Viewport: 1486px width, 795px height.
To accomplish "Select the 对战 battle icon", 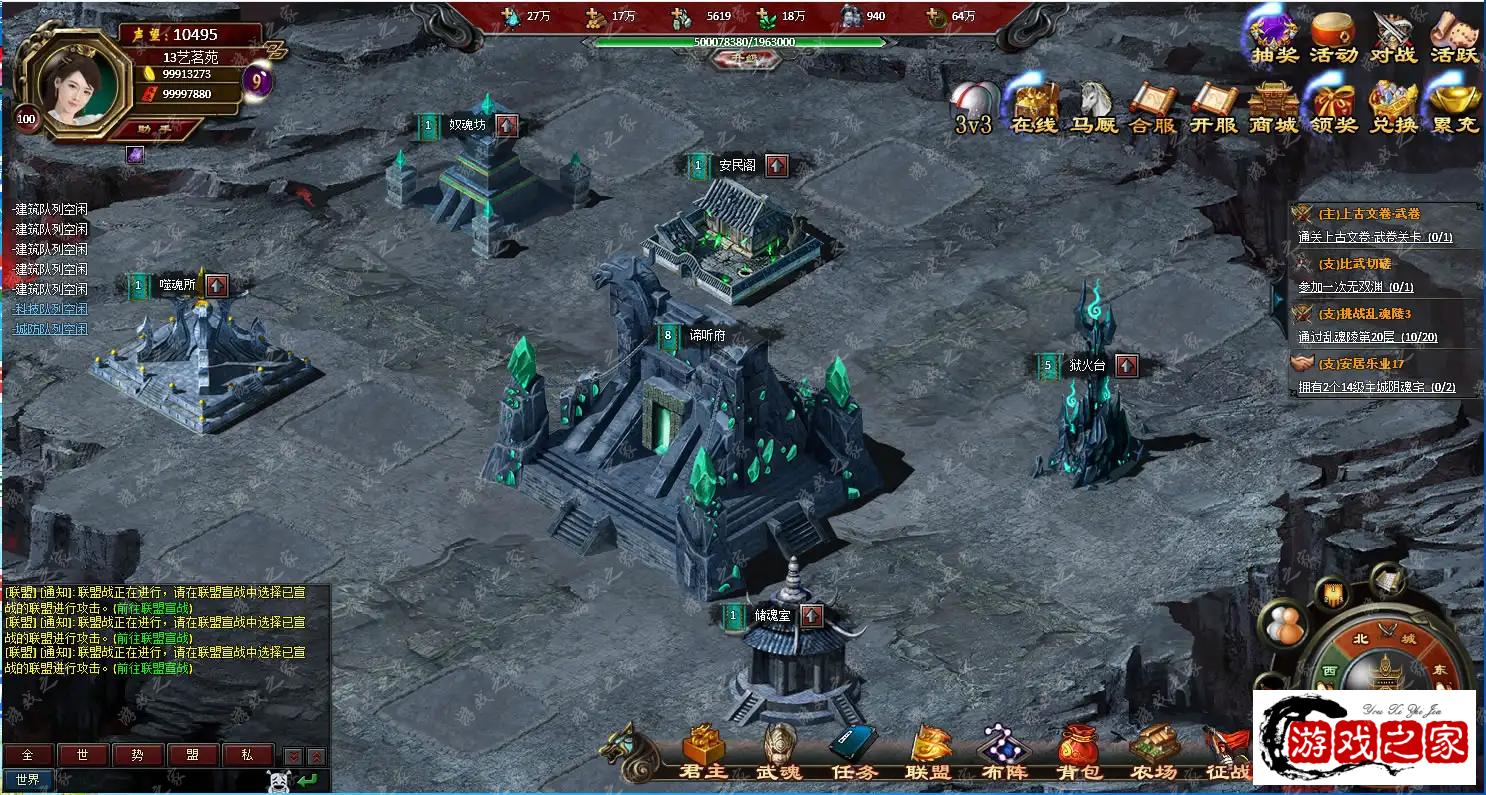I will (x=1393, y=39).
